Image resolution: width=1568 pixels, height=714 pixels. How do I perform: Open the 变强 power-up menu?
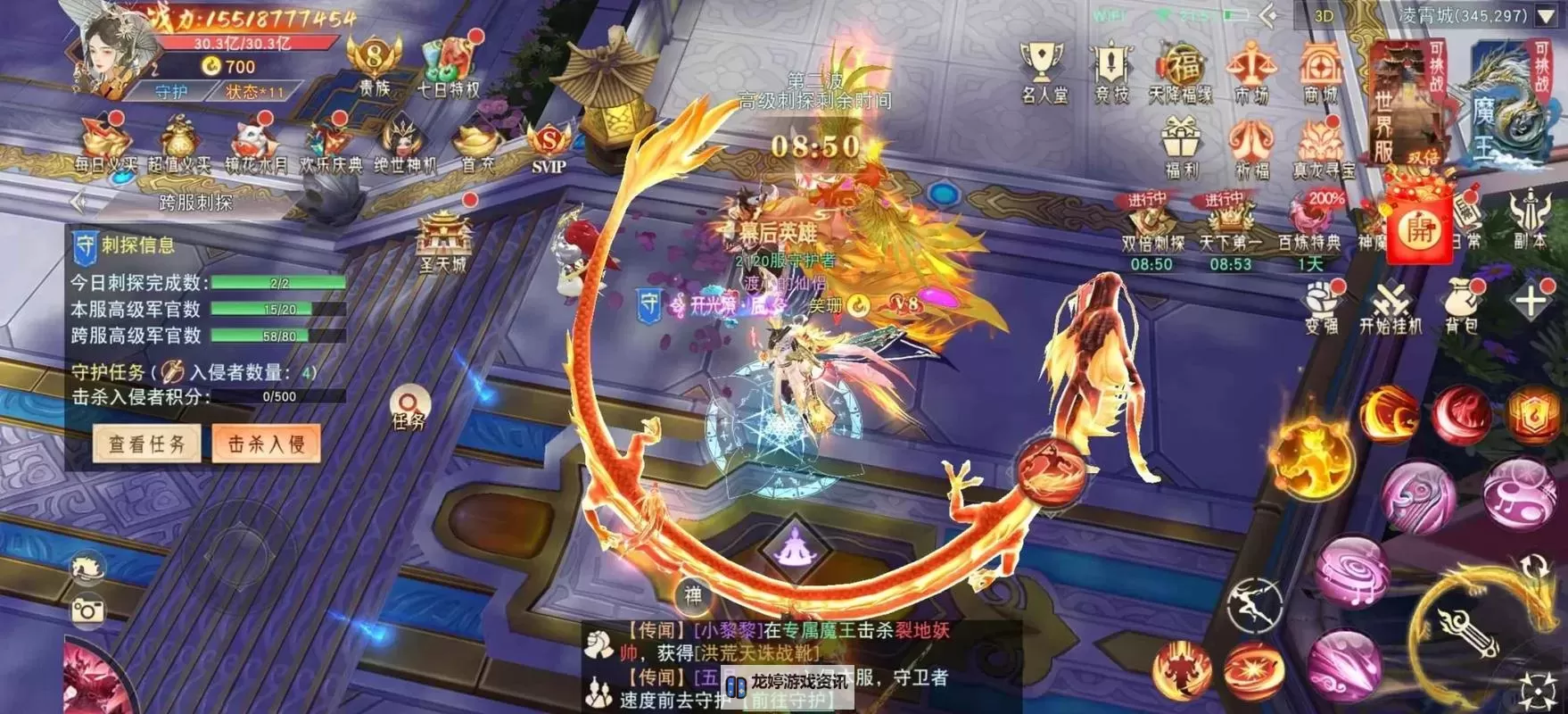pos(1321,305)
